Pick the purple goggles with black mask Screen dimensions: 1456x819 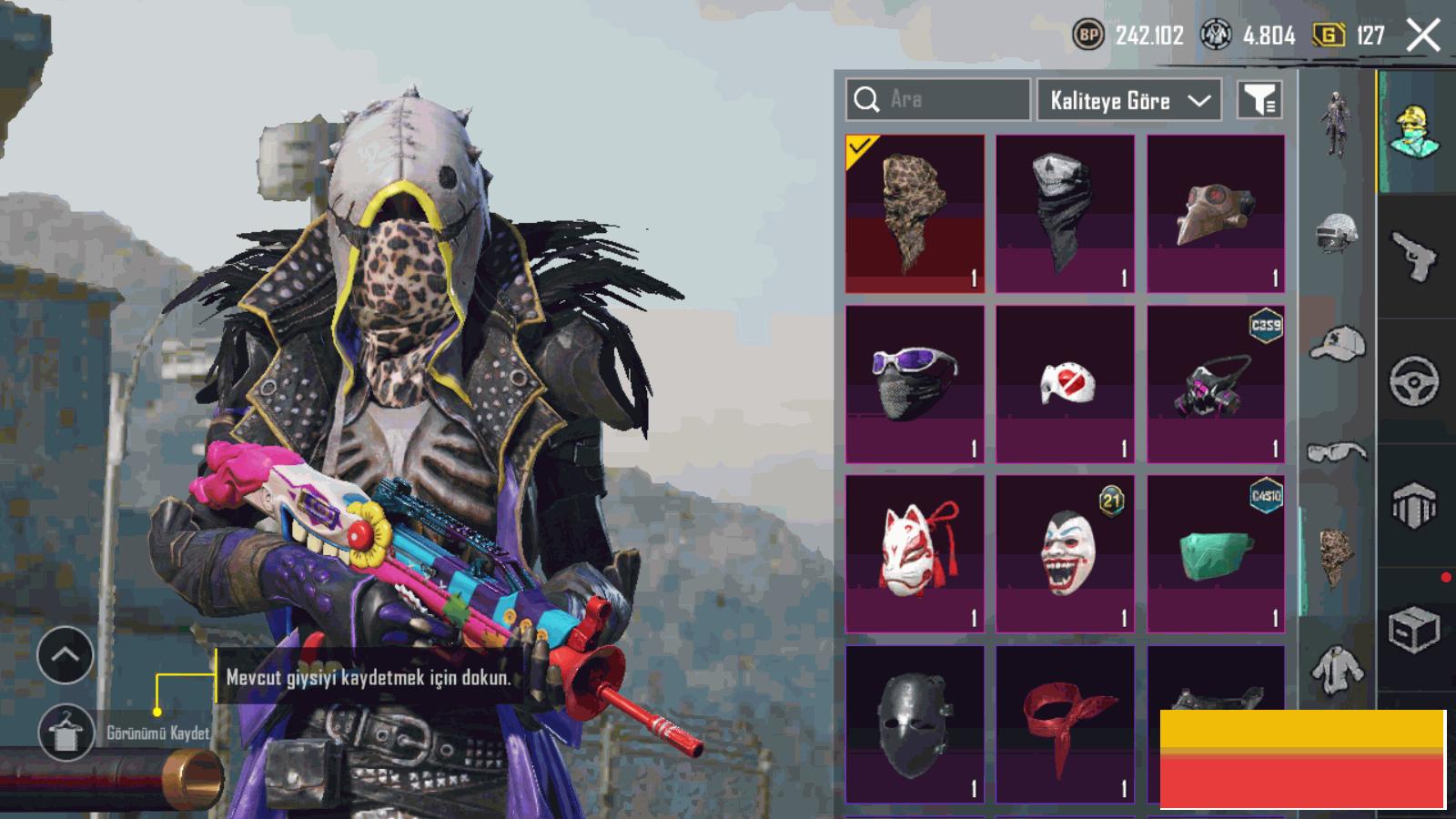tap(915, 384)
